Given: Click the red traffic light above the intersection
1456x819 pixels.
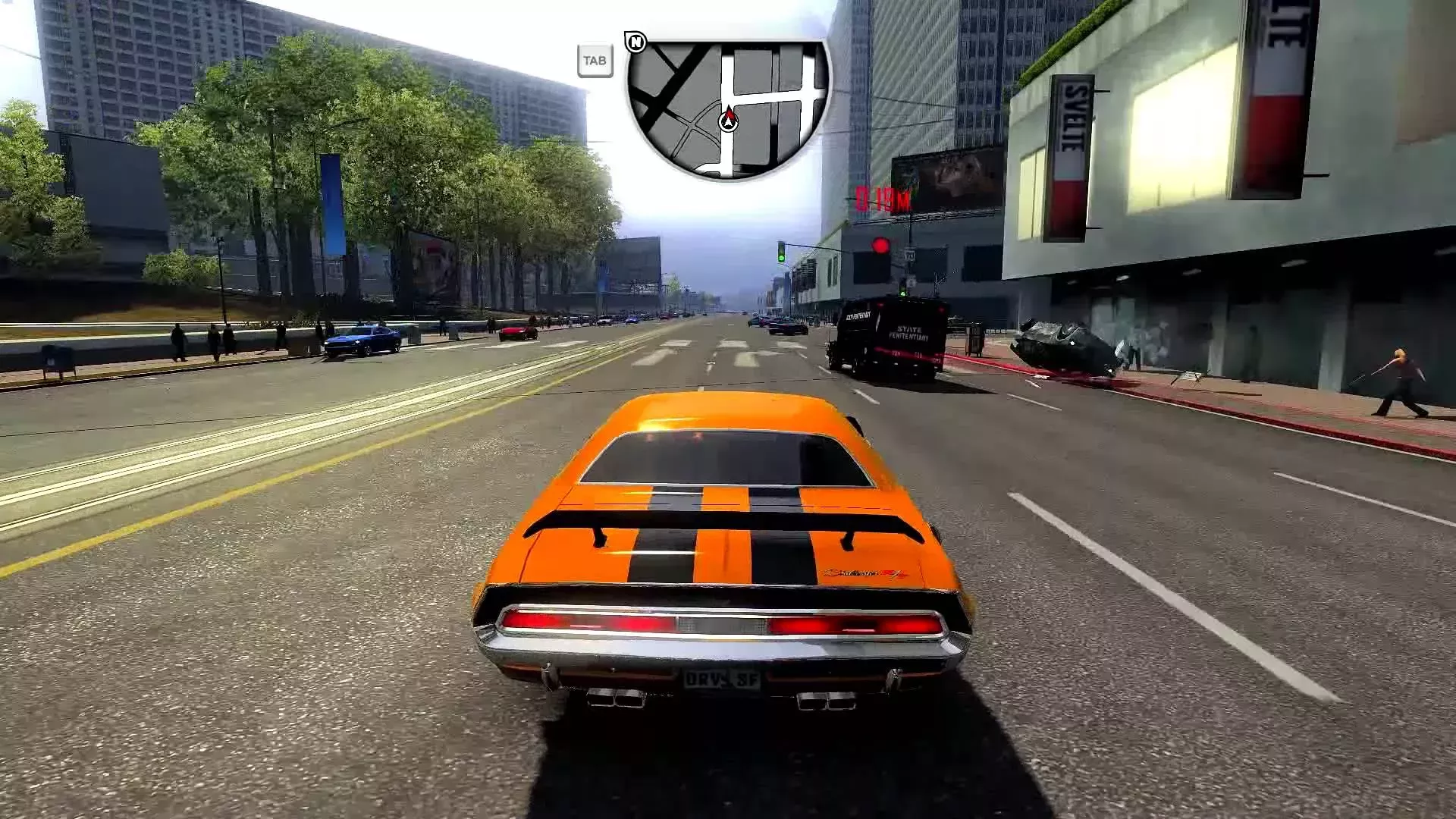Looking at the screenshot, I should 883,245.
